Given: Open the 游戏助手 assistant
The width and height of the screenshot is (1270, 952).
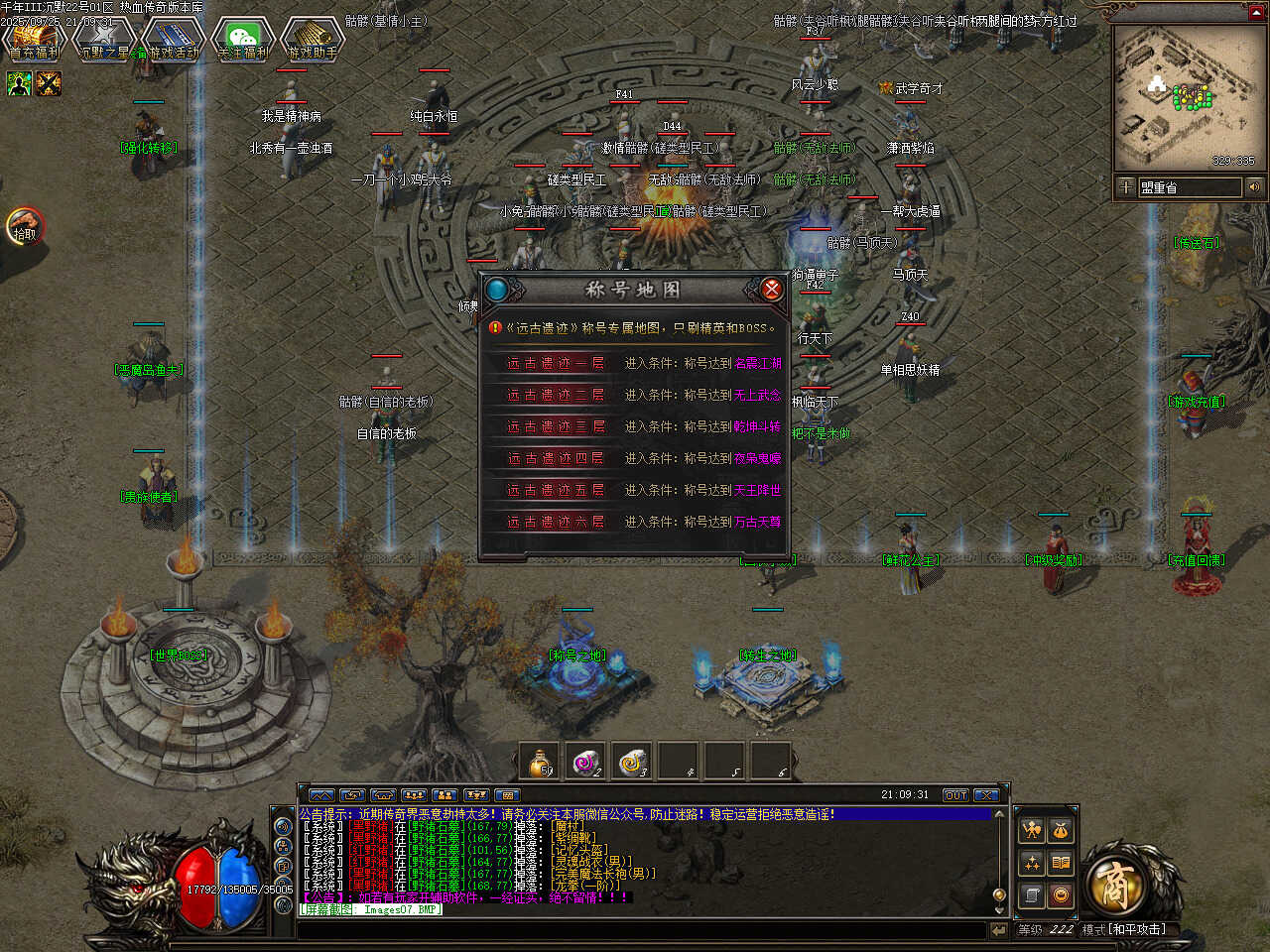Looking at the screenshot, I should pyautogui.click(x=313, y=41).
